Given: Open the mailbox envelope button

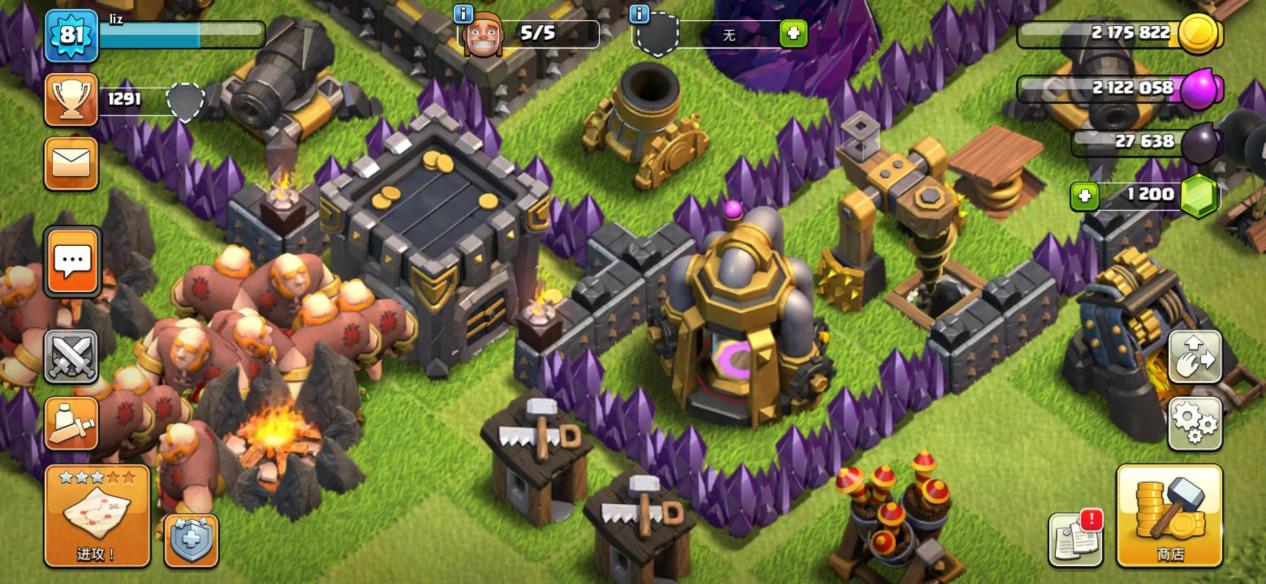Looking at the screenshot, I should click(x=71, y=163).
